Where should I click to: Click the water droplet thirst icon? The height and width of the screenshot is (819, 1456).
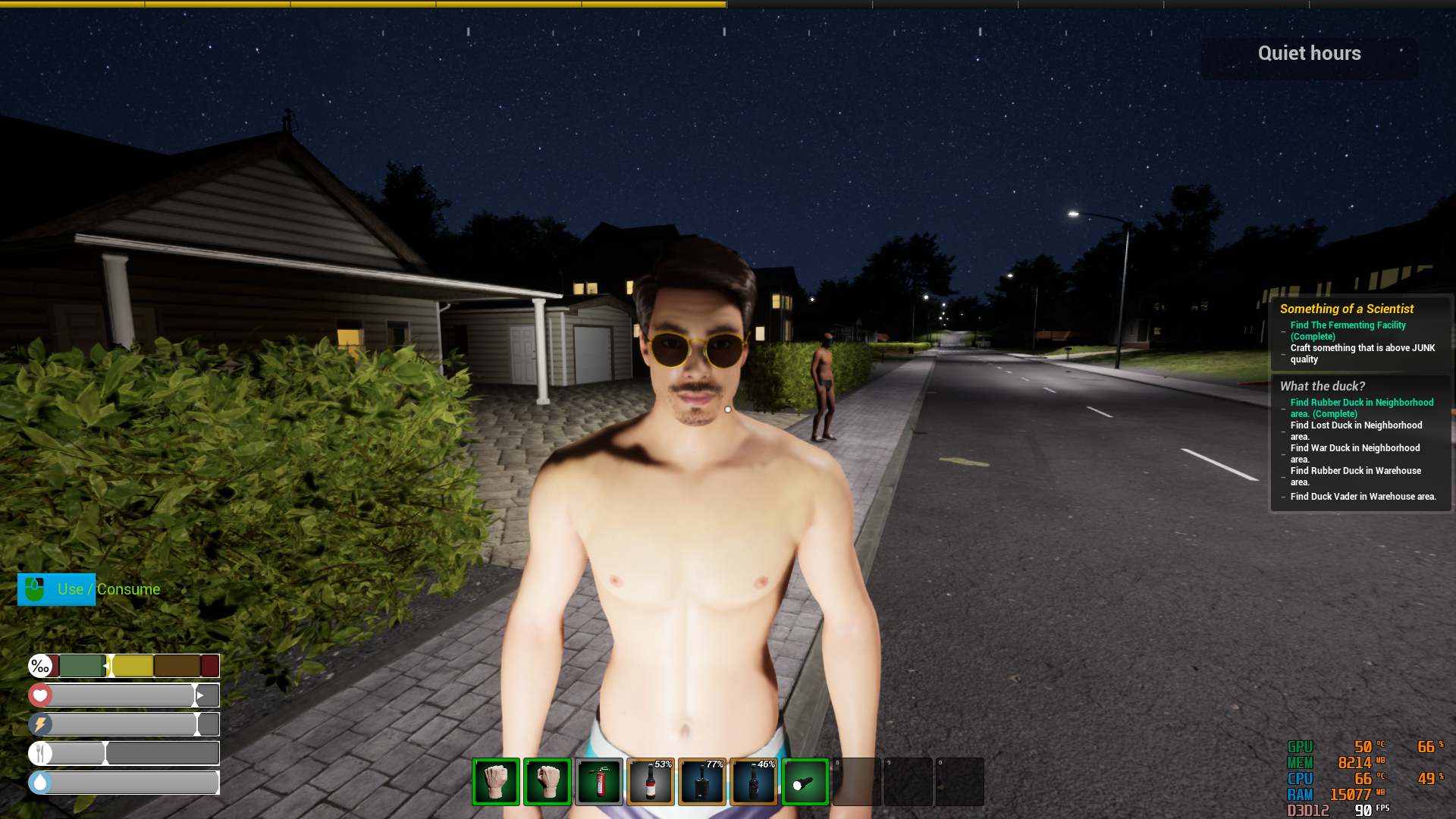(40, 782)
